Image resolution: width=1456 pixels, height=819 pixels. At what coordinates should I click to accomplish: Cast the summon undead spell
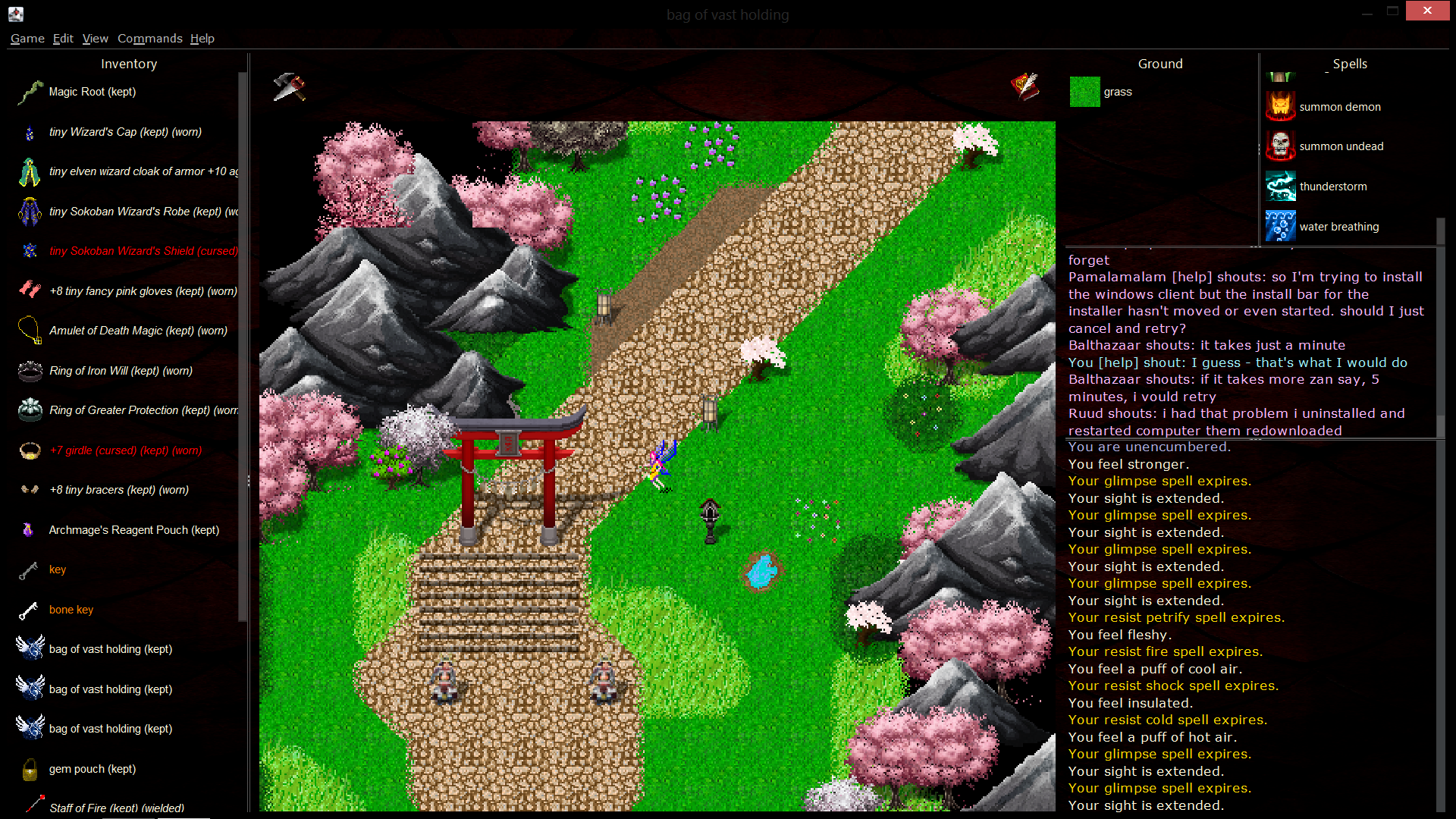[1341, 146]
